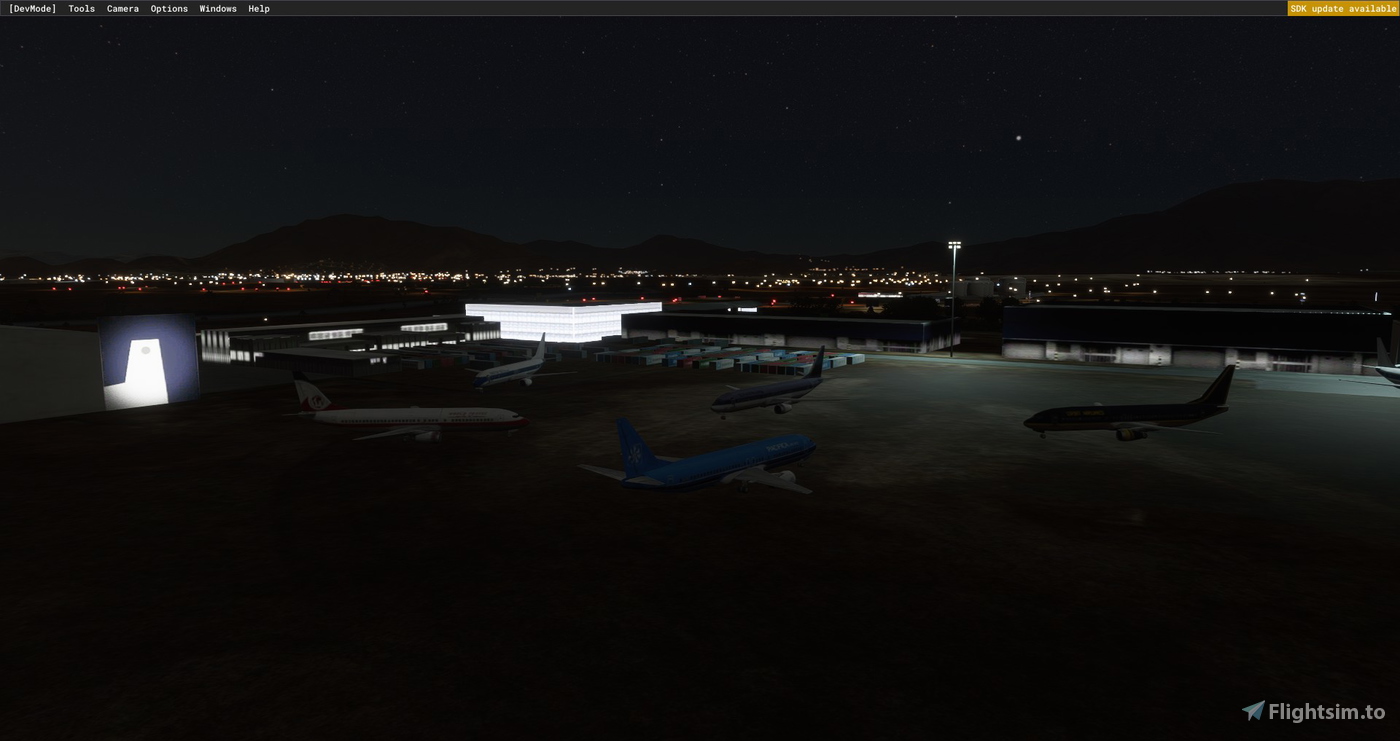Open the Windows menu

[x=217, y=8]
